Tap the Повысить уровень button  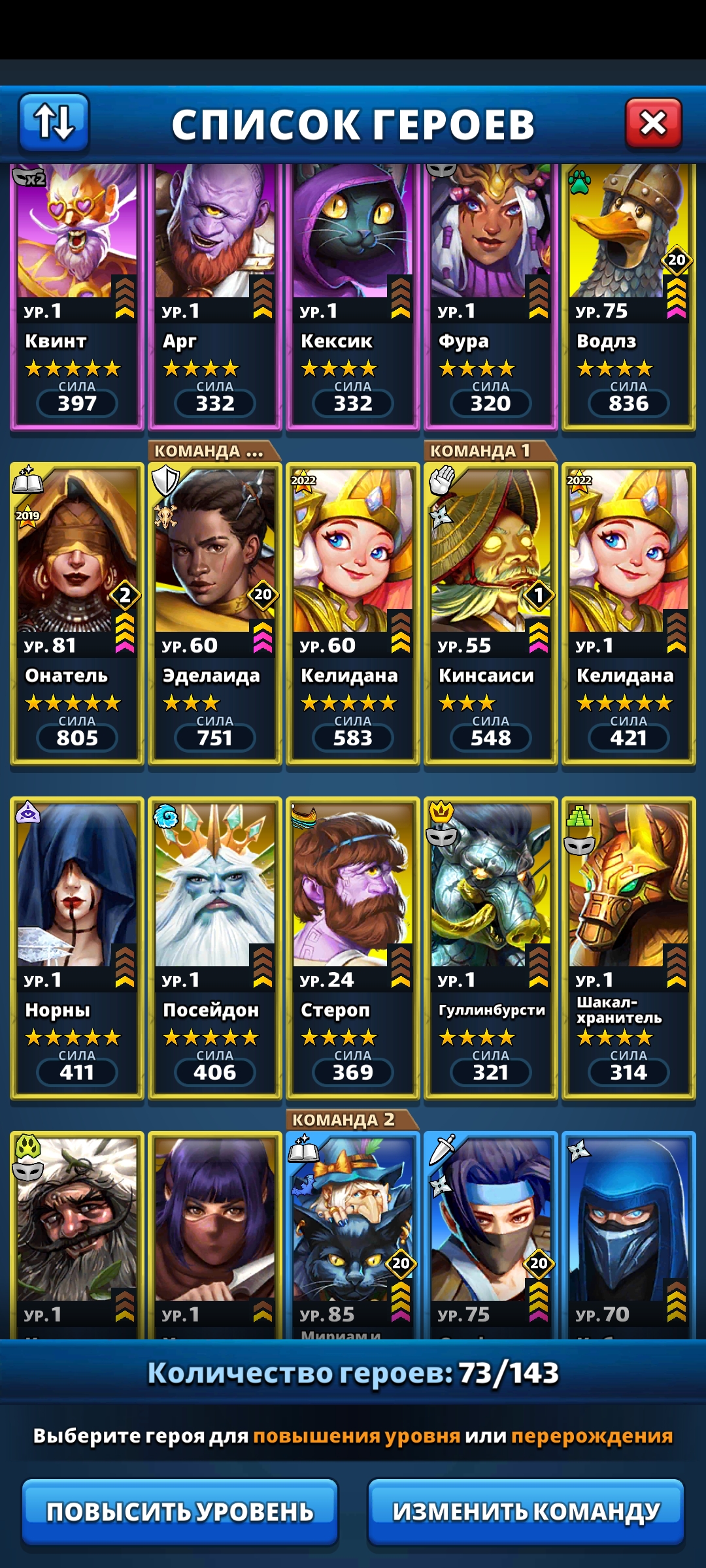point(180,1511)
